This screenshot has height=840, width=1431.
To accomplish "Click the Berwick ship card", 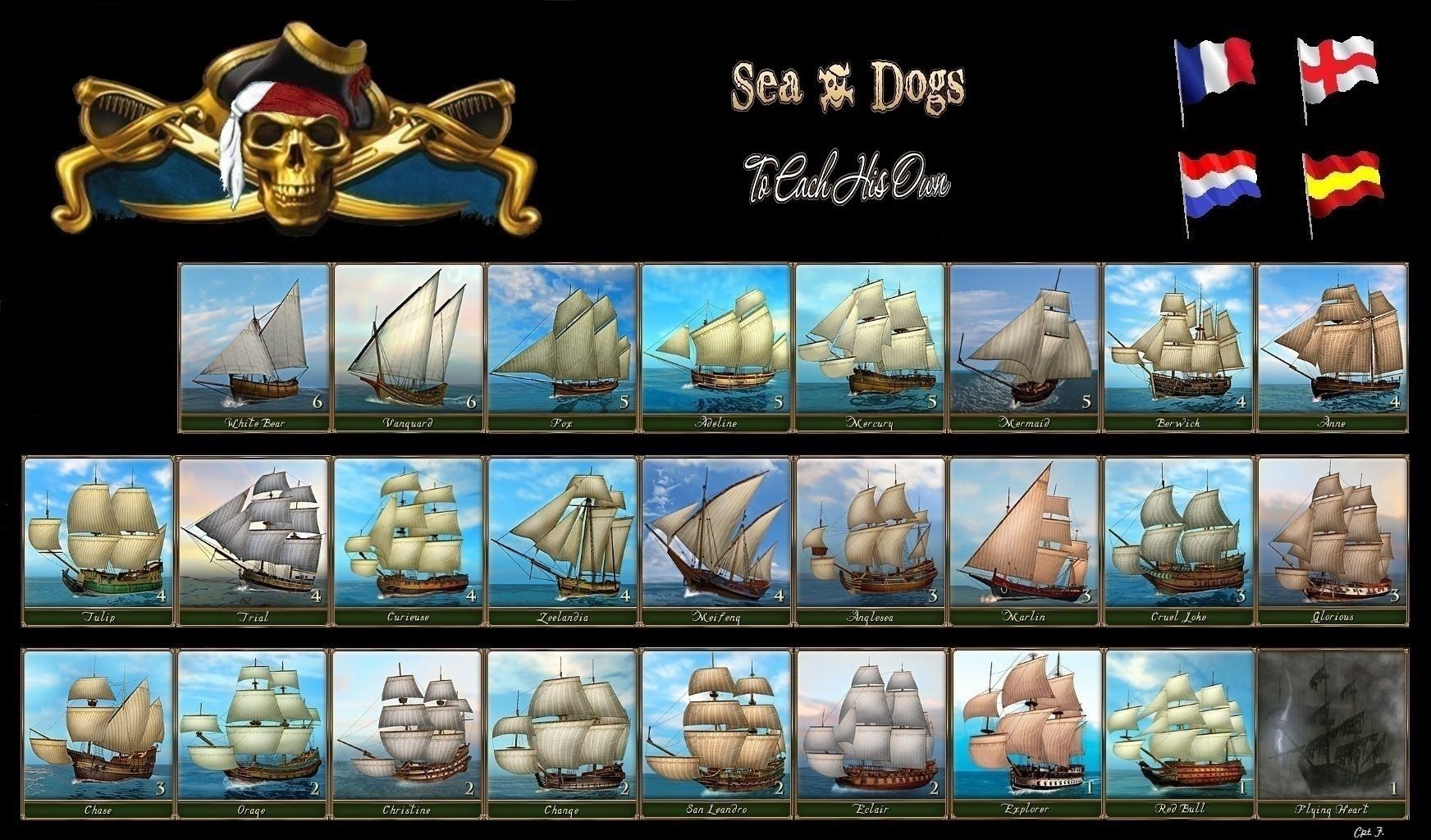I will (x=1179, y=346).
